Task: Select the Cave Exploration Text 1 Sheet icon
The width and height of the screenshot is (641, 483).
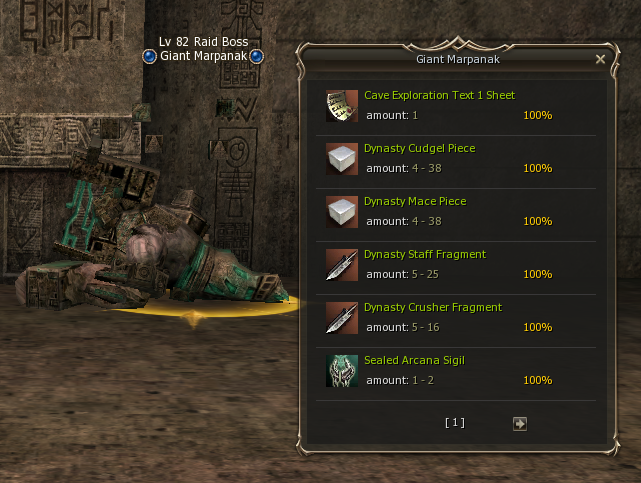Action: pos(341,105)
